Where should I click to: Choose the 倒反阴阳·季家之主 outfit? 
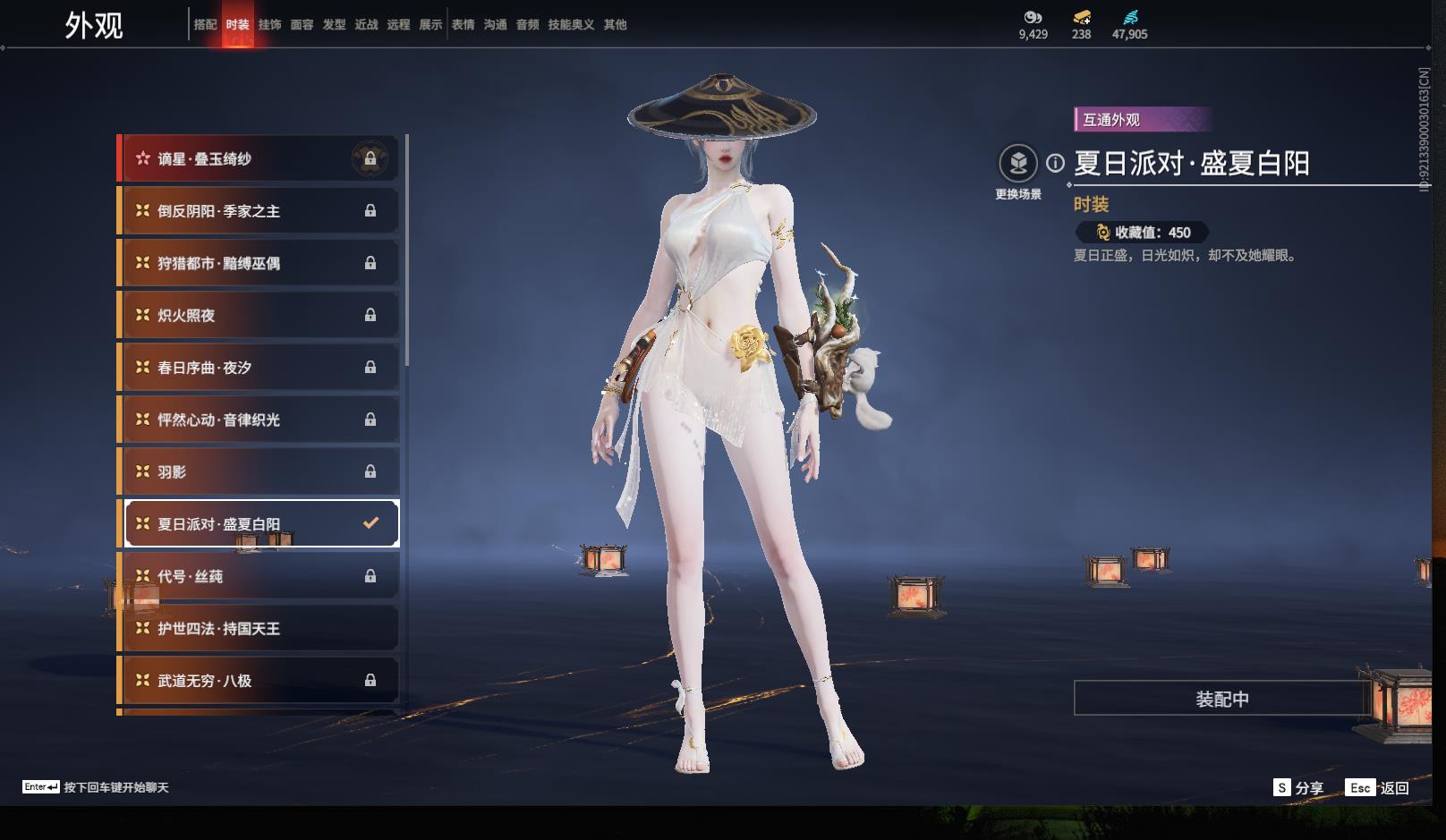click(259, 211)
